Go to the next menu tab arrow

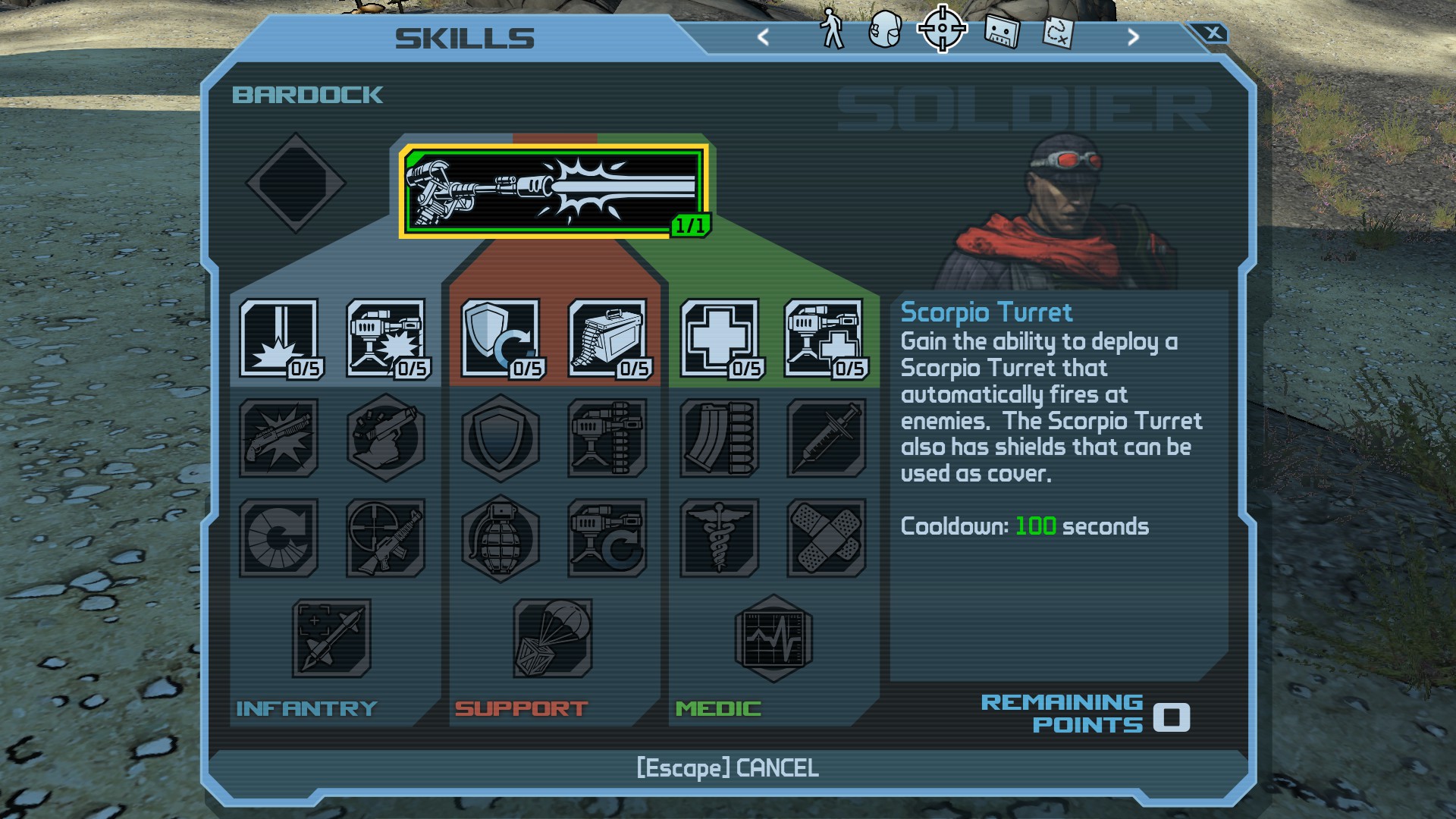tap(1133, 36)
